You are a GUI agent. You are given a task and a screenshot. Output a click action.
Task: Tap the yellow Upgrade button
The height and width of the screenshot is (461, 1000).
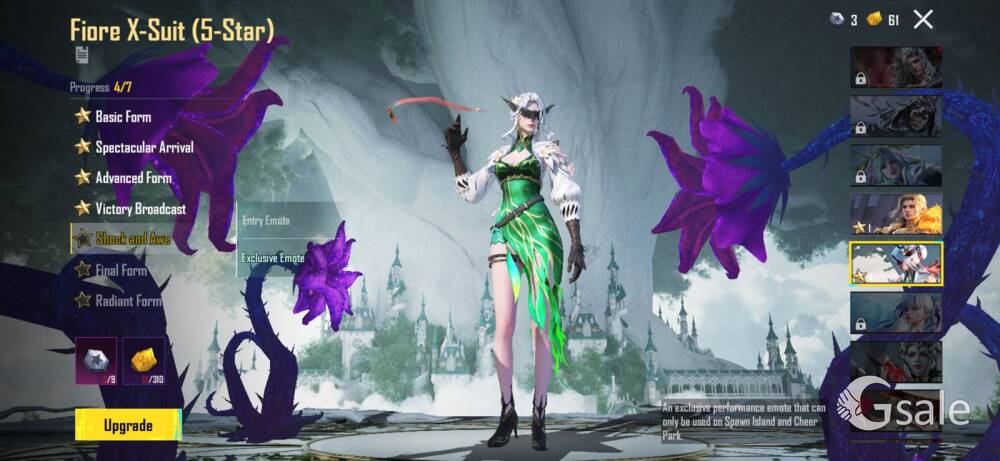[128, 425]
